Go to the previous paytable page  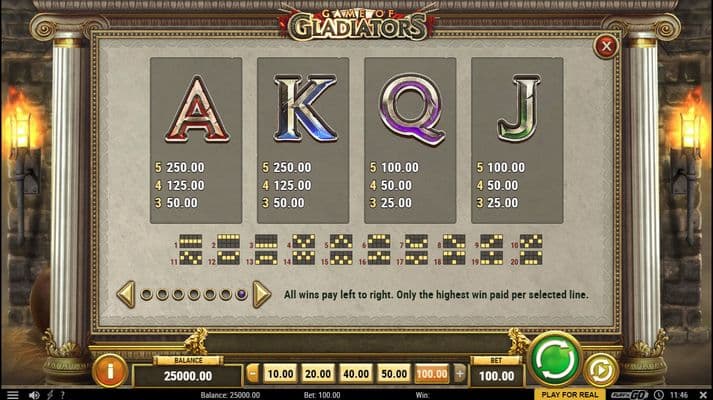point(127,294)
